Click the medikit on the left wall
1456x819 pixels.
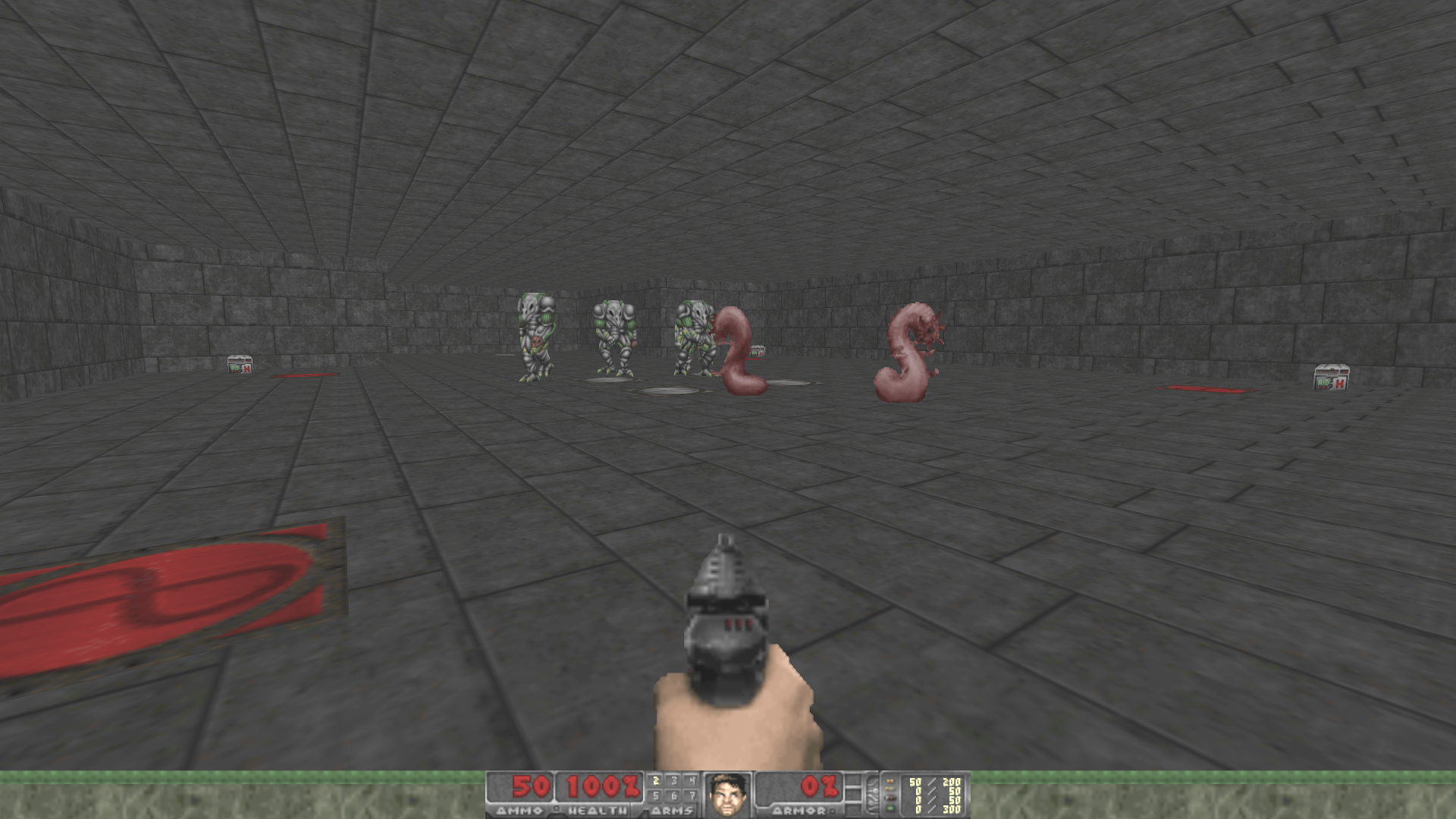[x=238, y=366]
